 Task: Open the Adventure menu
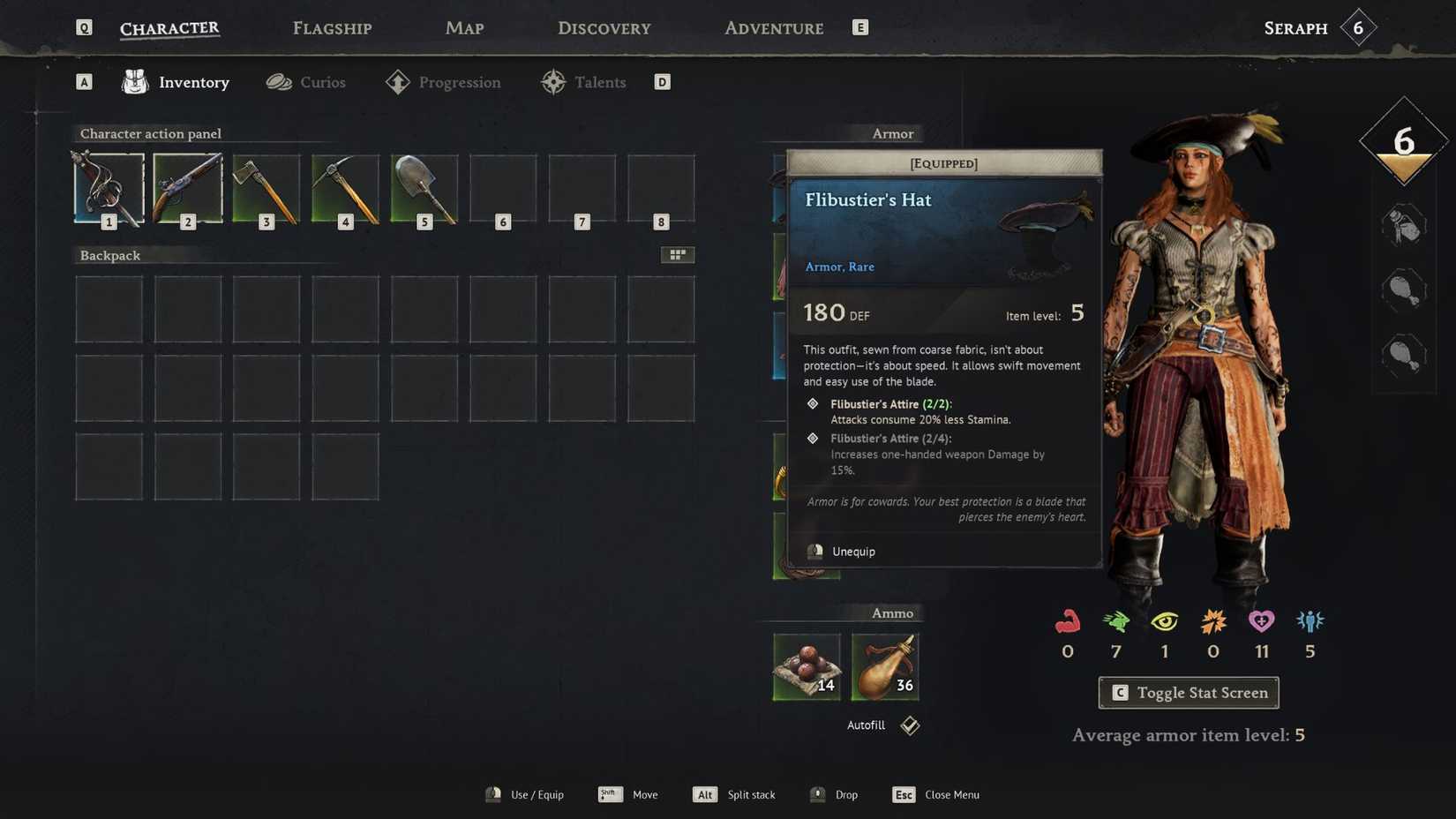(773, 27)
